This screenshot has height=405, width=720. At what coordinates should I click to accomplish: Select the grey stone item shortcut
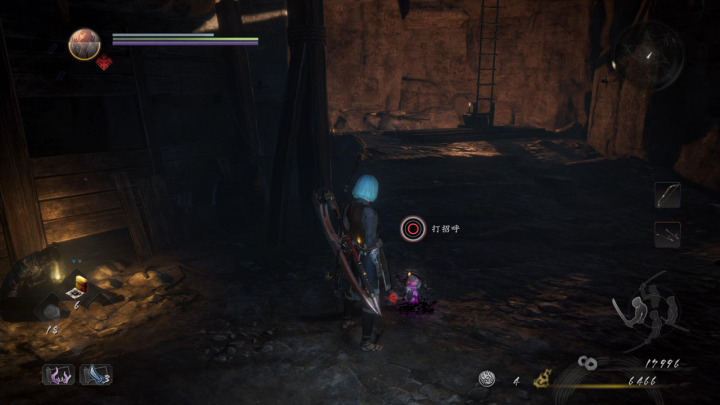[x=50, y=311]
